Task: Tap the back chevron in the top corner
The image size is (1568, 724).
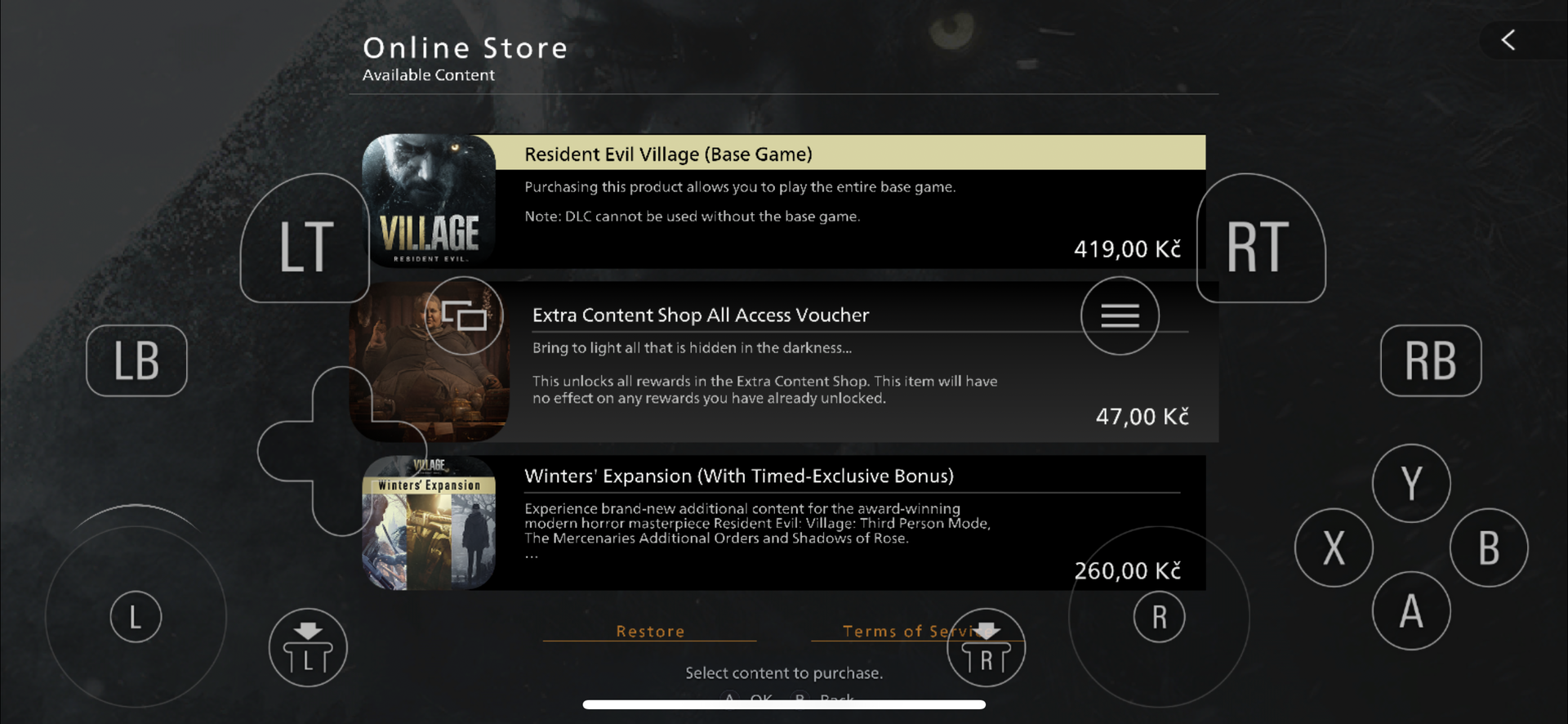Action: (1507, 39)
